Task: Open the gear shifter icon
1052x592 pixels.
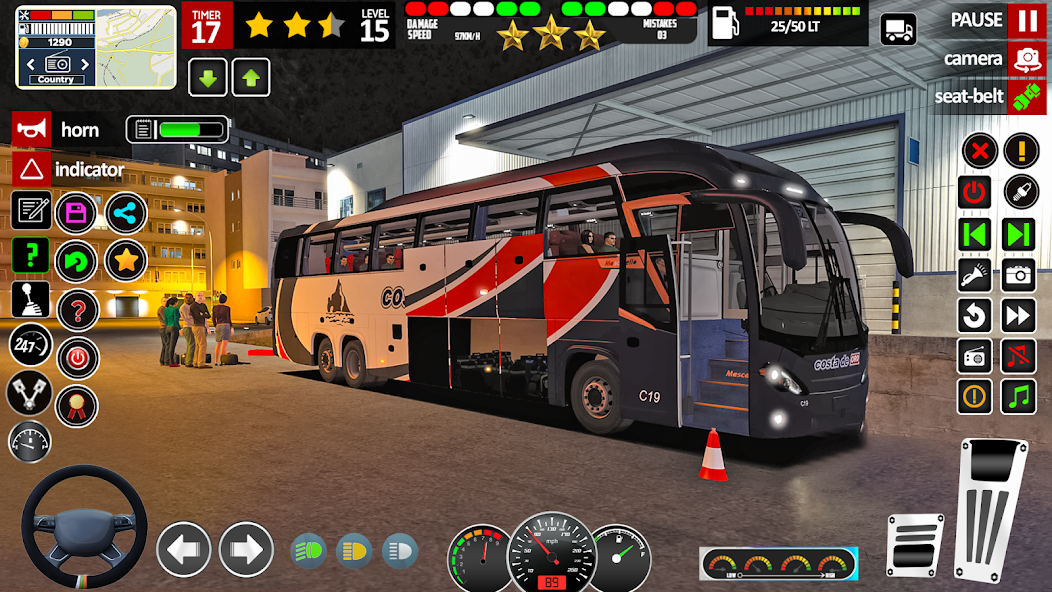Action: 31,299
